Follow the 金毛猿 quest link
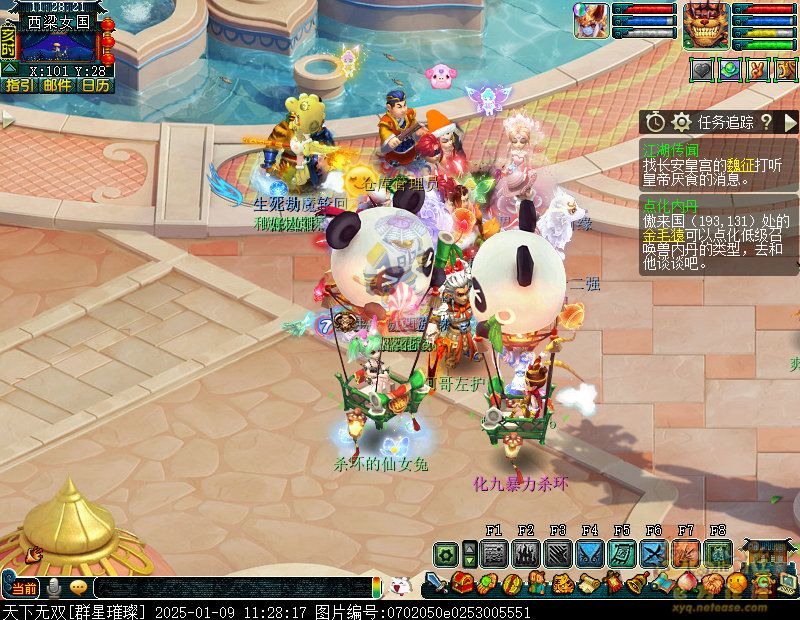This screenshot has height=620, width=800. coord(661,235)
